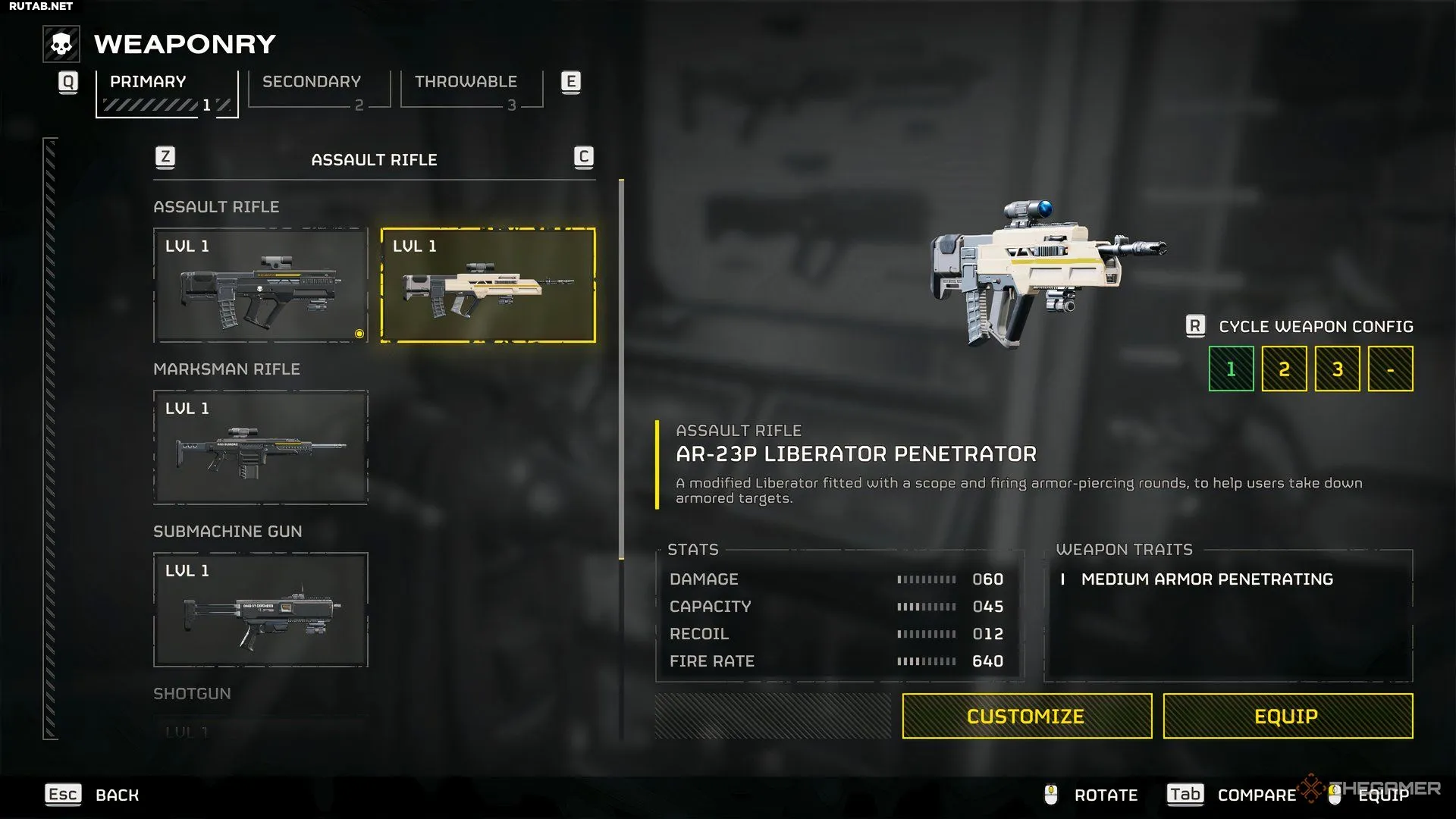Choose the submachine gun tile
This screenshot has width=1456, height=819.
[260, 610]
